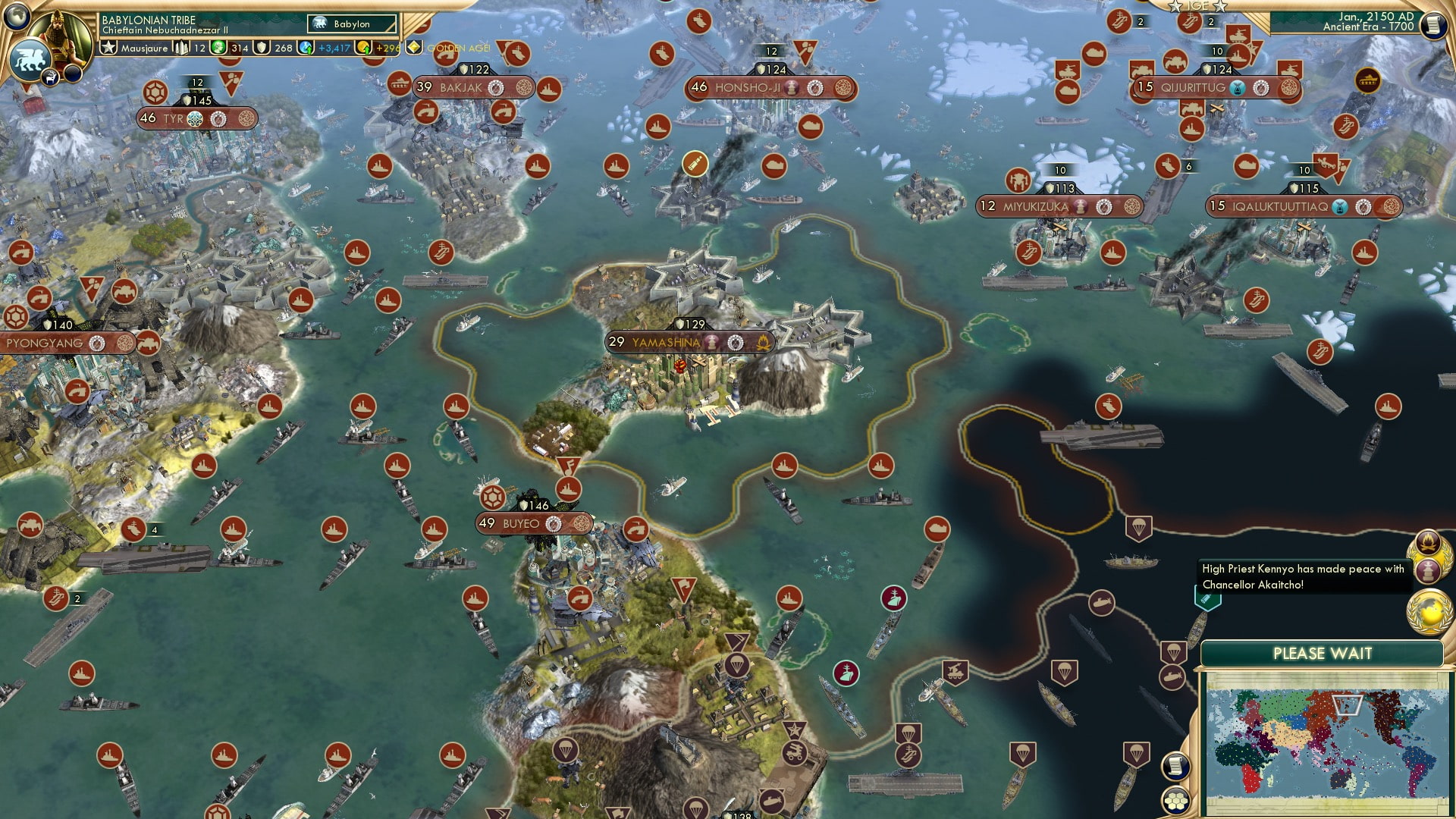Click the golden age flame notification icon
Screen dimensions: 1456x819
(x=1429, y=543)
